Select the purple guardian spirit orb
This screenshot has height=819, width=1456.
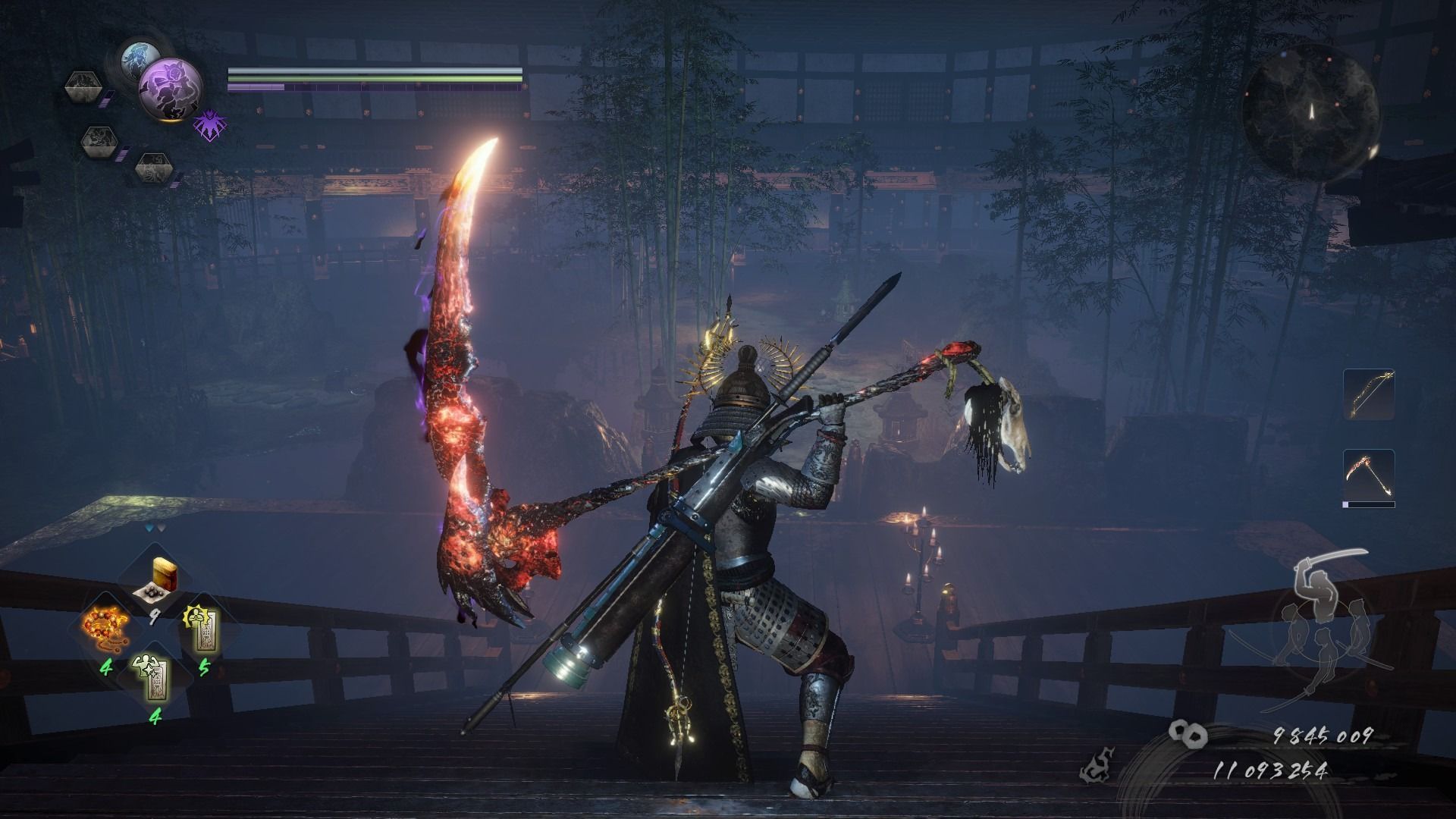coord(170,89)
